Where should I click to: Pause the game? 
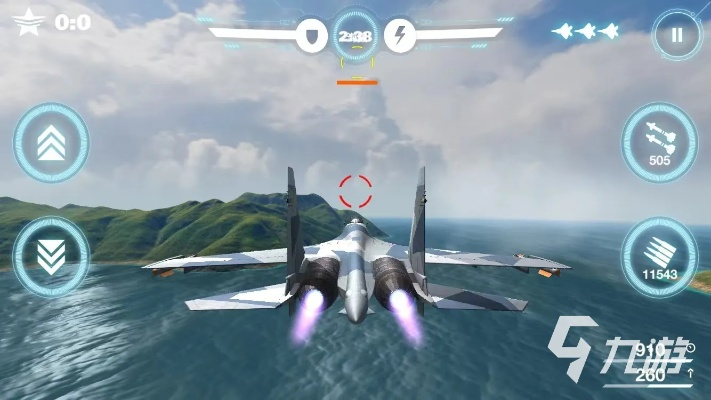click(677, 37)
